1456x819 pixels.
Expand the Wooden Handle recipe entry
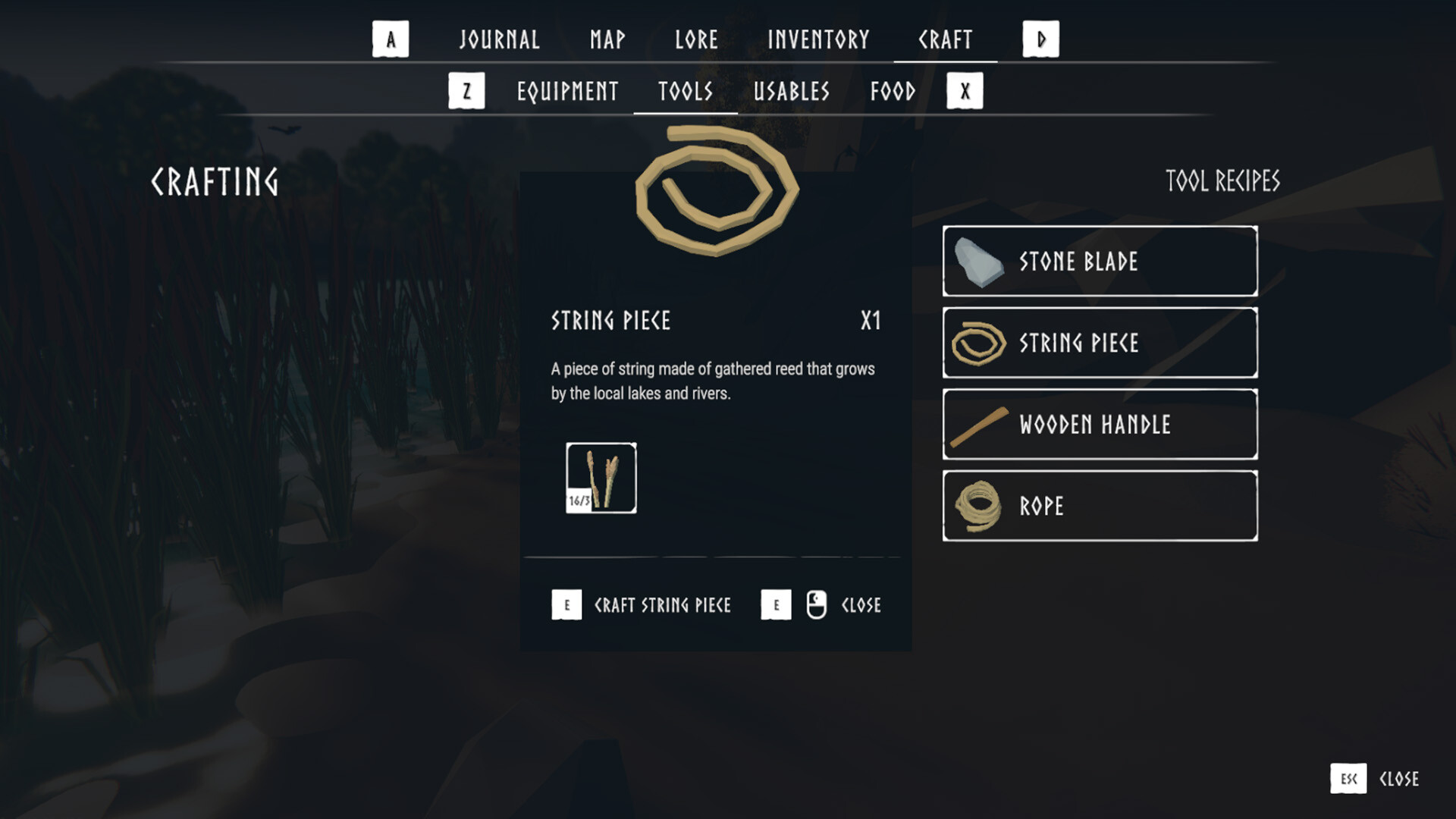(x=1099, y=424)
